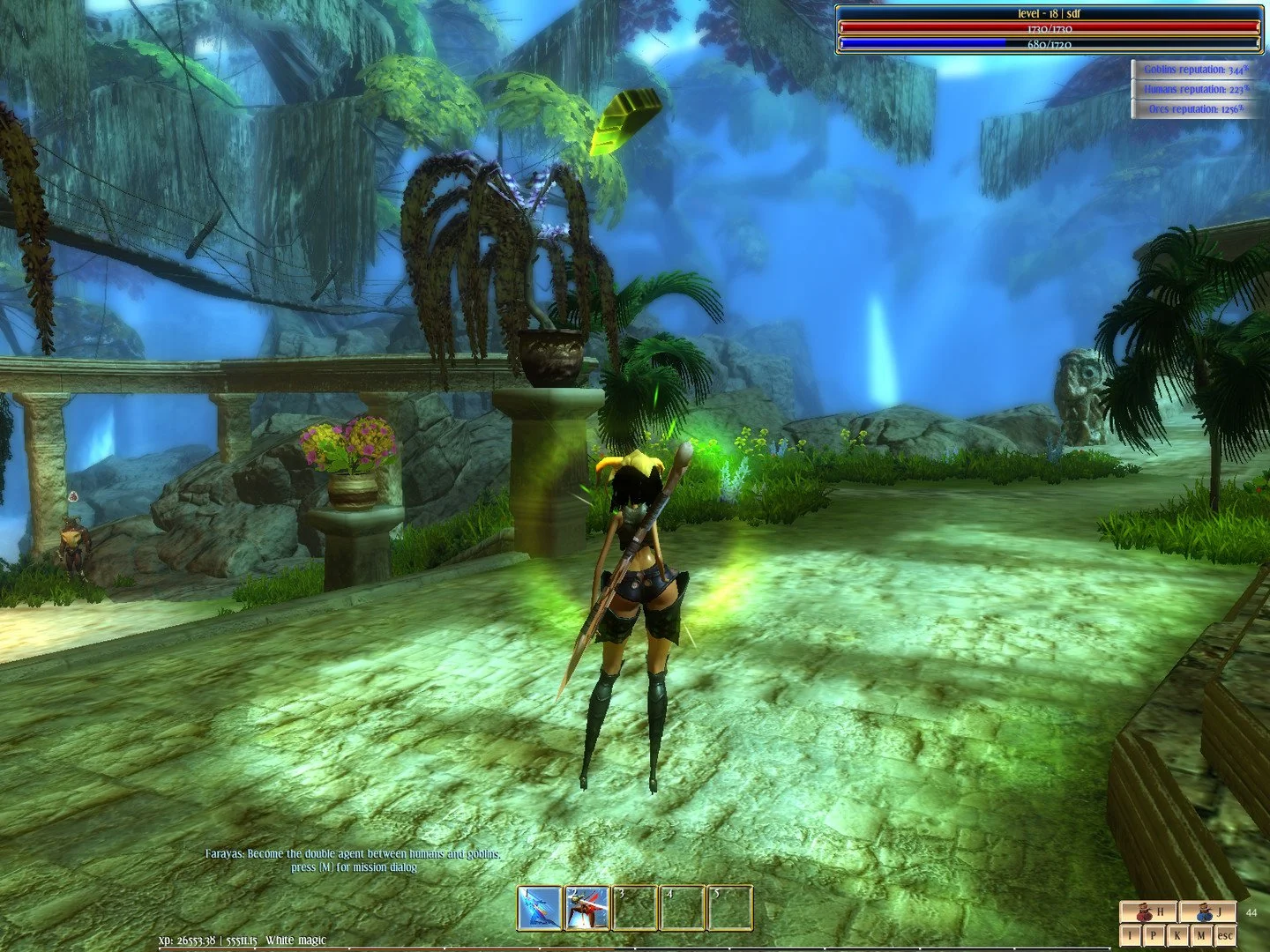Click the I button in the corner panel
This screenshot has height=952, width=1270.
pos(1129,935)
